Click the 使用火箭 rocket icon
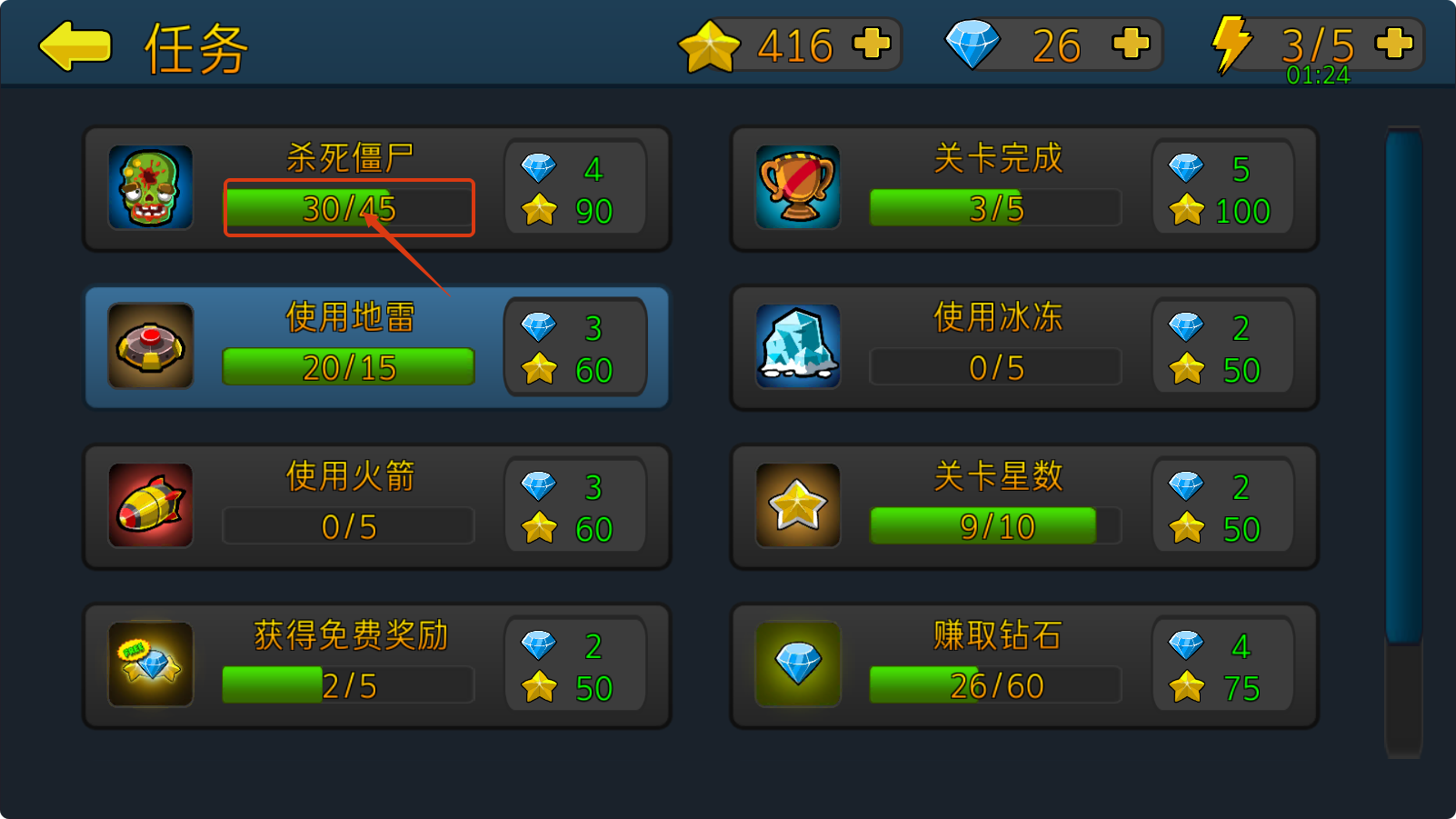This screenshot has height=819, width=1456. pos(150,505)
